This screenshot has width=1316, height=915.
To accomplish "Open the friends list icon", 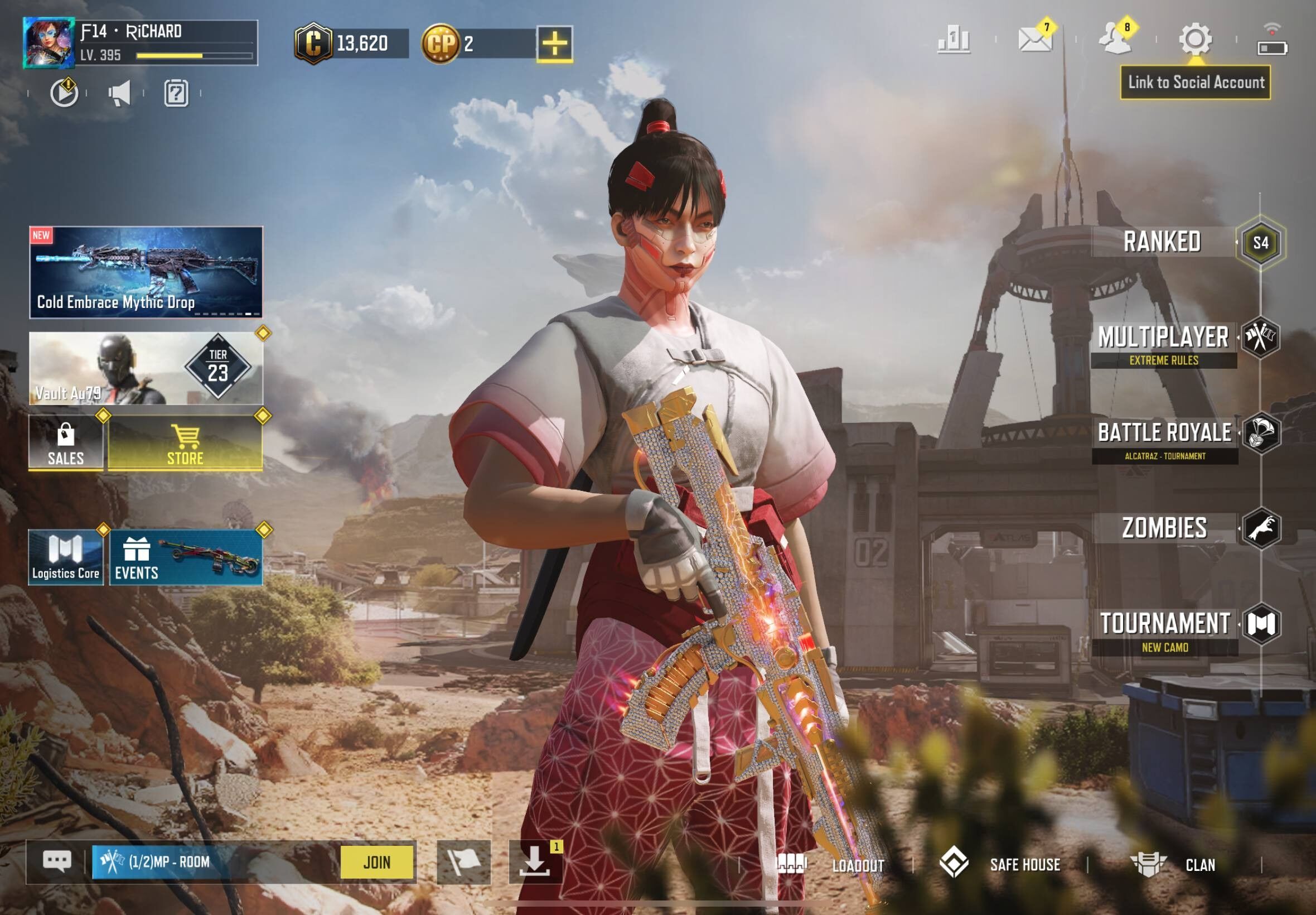I will coord(1115,40).
